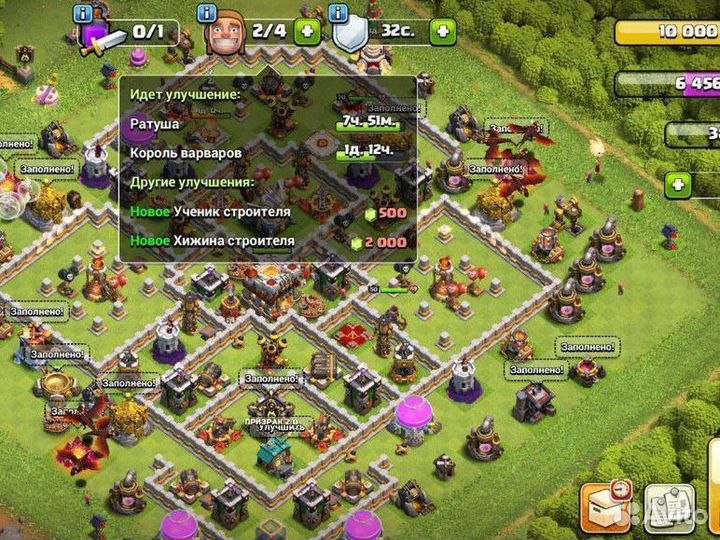Tap the green plus to add builders

coord(306,32)
